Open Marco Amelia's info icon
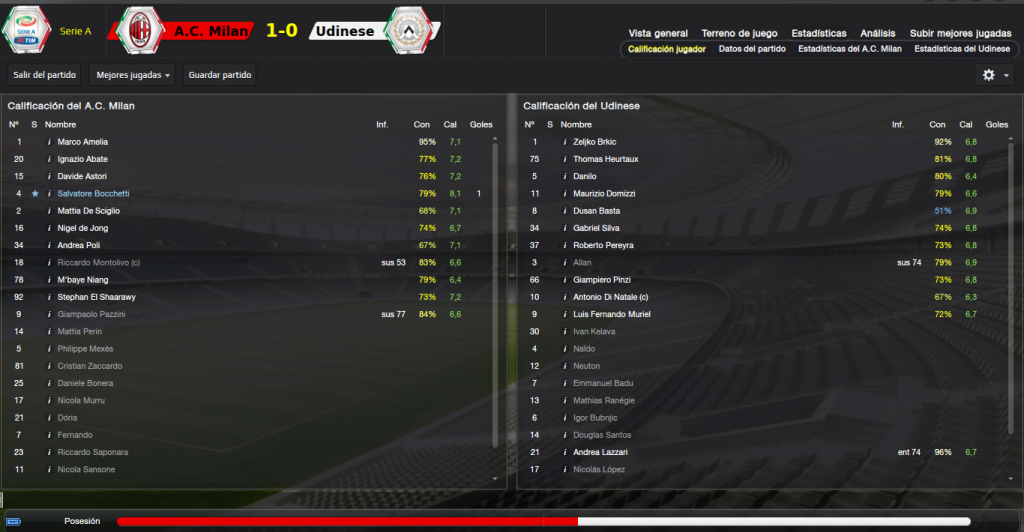Image resolution: width=1024 pixels, height=532 pixels. click(48, 142)
